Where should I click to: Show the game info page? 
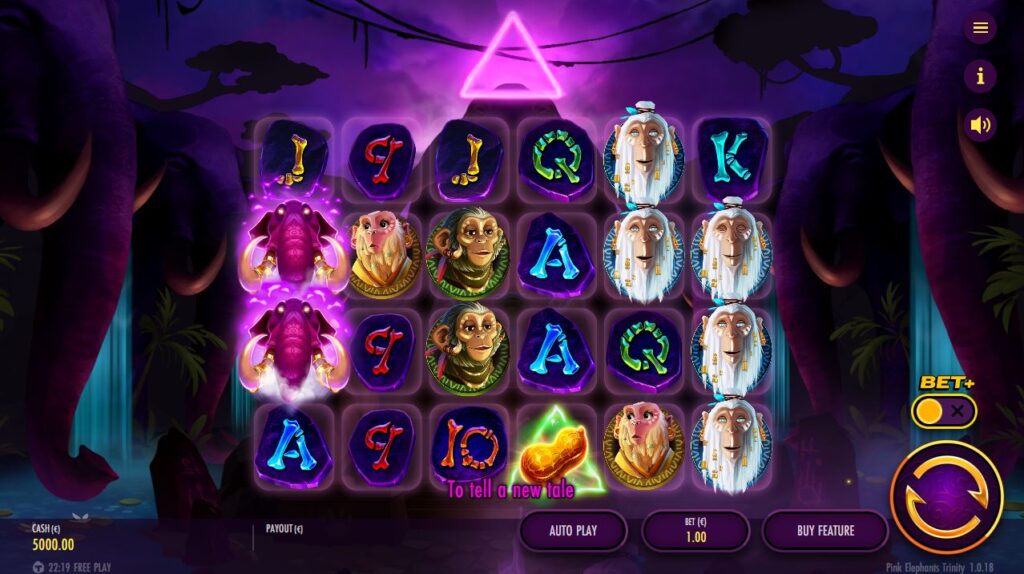click(980, 76)
